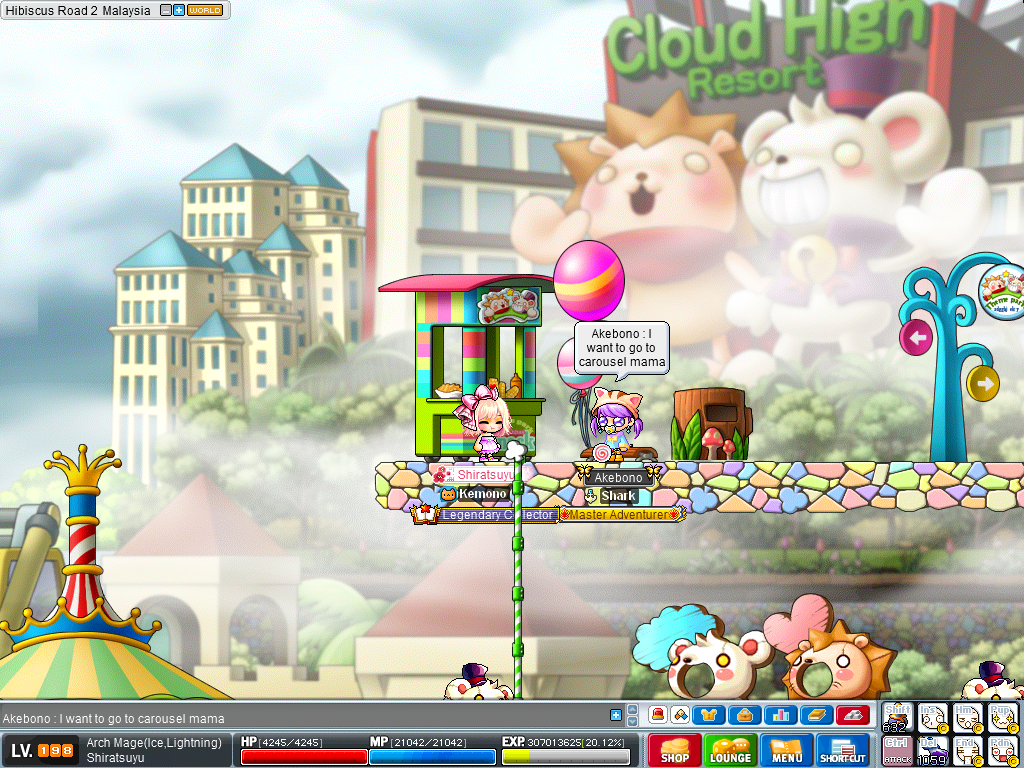The image size is (1024, 768).
Task: Open the Cash Shop button
Action: click(674, 750)
